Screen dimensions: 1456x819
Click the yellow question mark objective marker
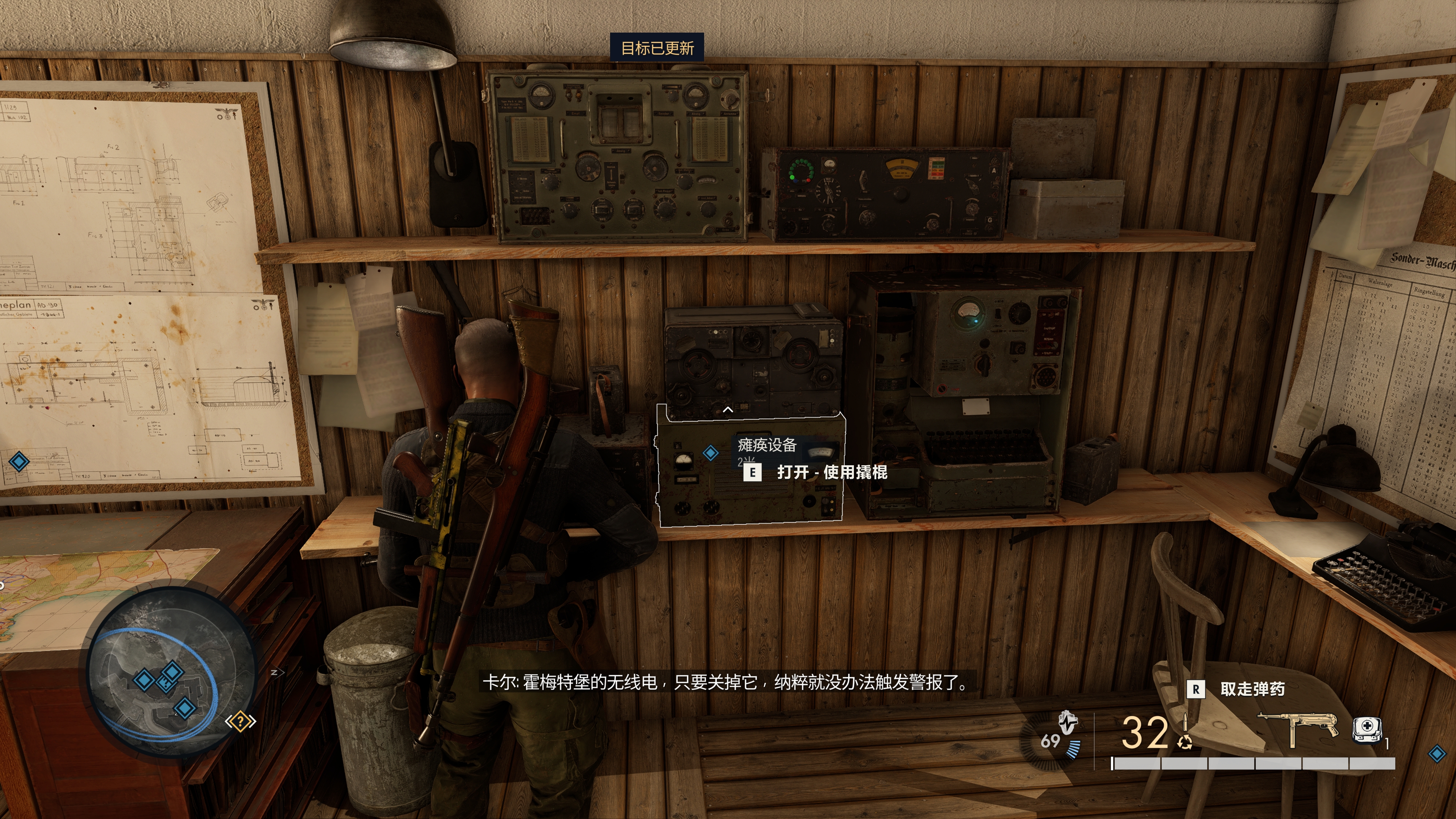point(241,721)
